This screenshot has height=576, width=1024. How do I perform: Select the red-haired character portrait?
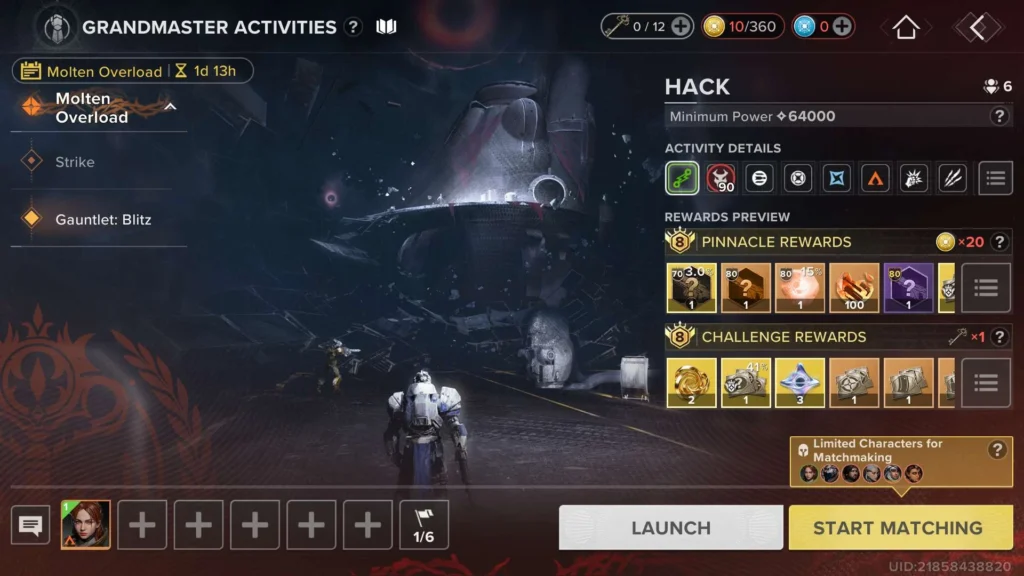point(86,525)
